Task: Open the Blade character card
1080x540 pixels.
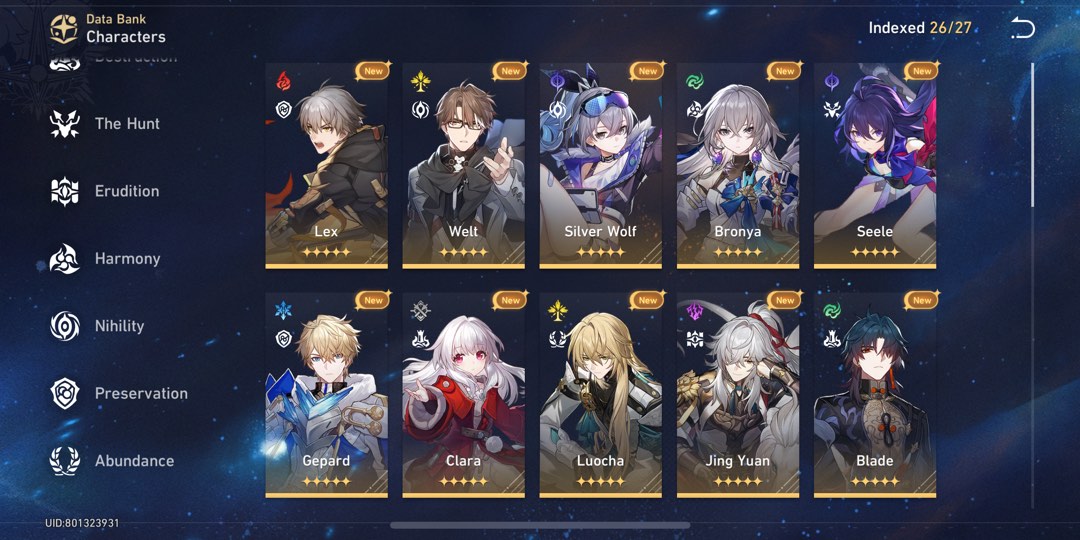Action: [874, 394]
